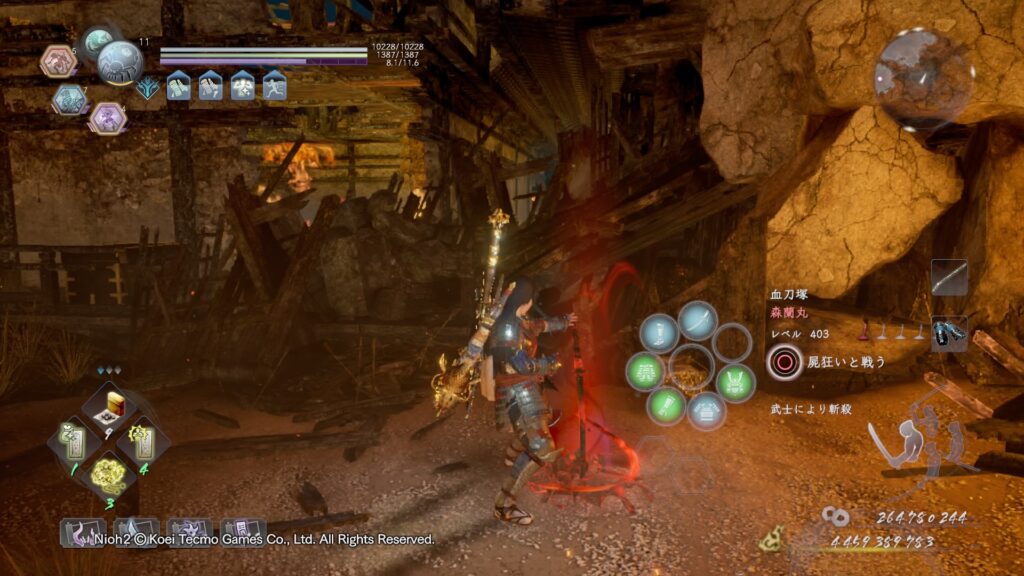Use the talisman quick item with count 1
The width and height of the screenshot is (1024, 576).
[x=76, y=438]
